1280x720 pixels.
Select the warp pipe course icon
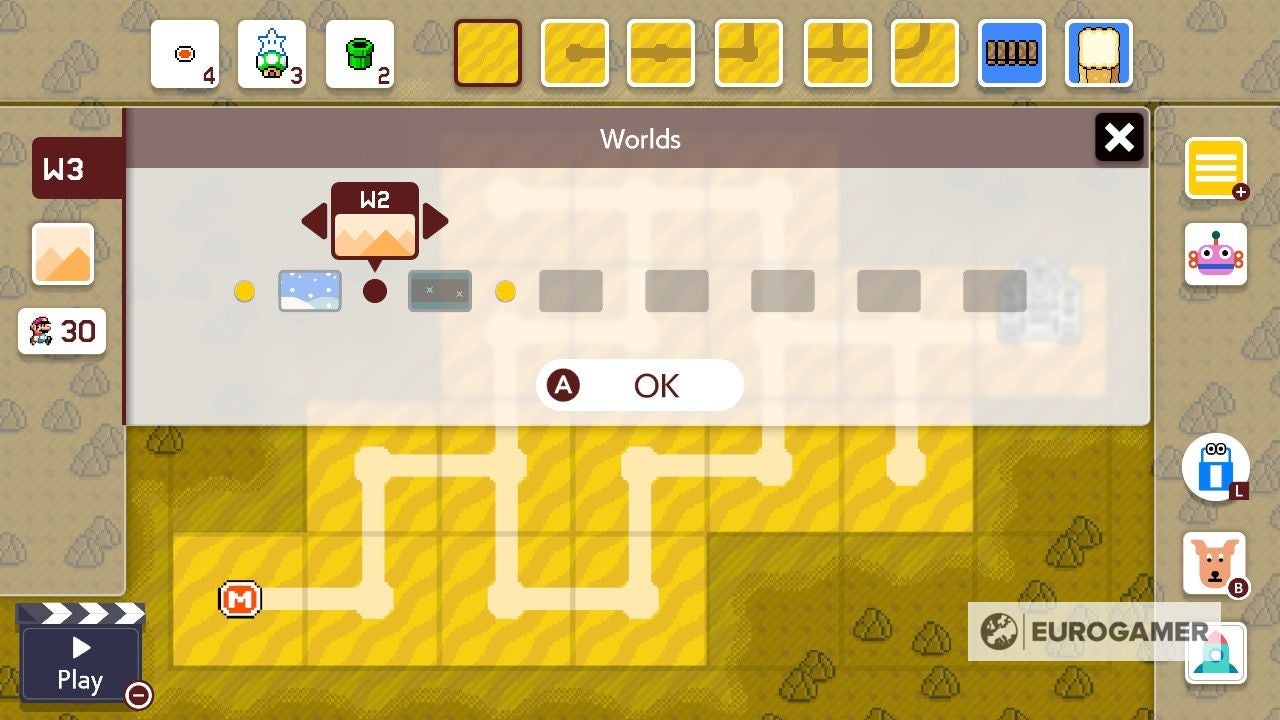(360, 55)
